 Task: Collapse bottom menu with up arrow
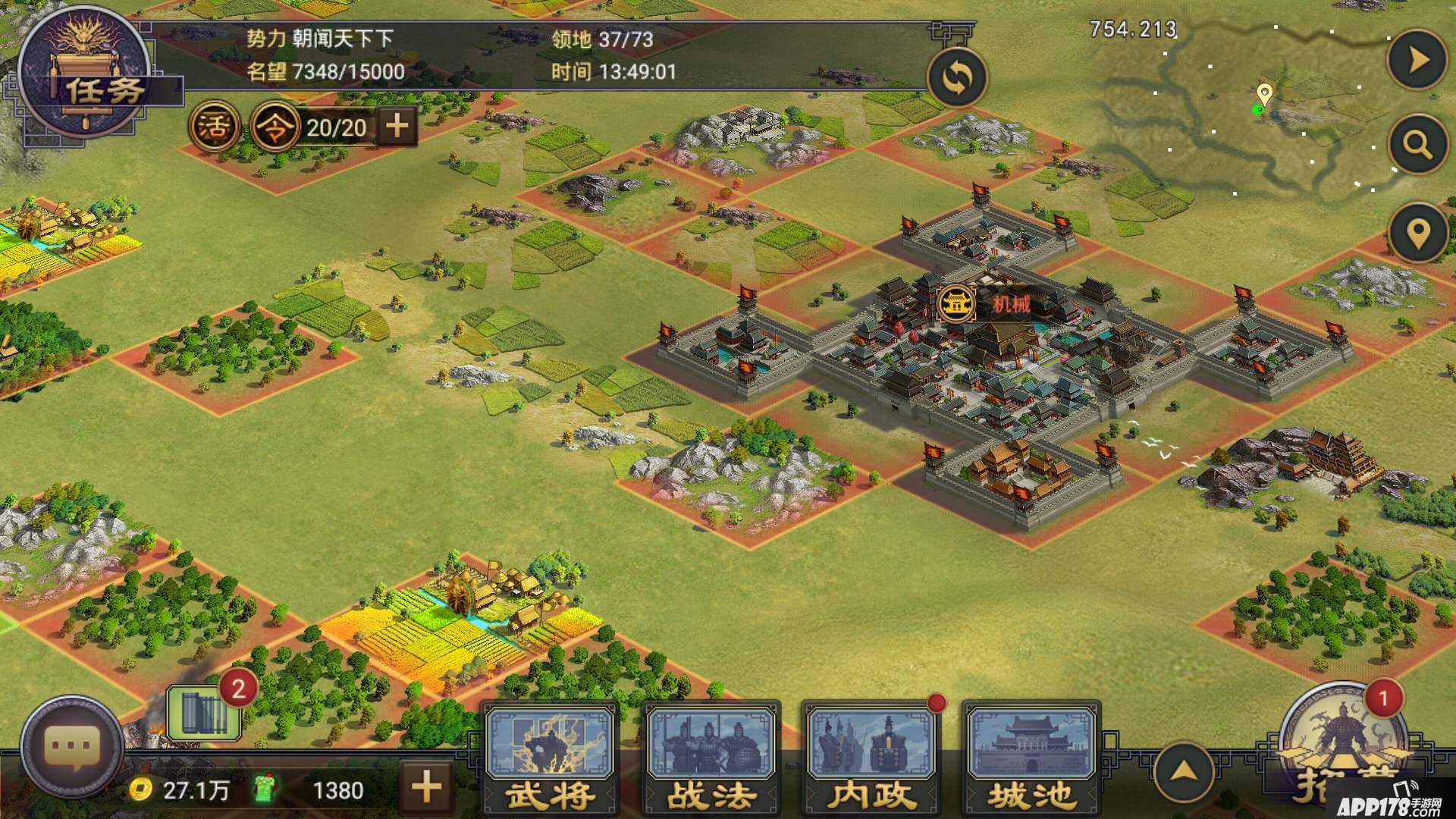tap(1184, 772)
